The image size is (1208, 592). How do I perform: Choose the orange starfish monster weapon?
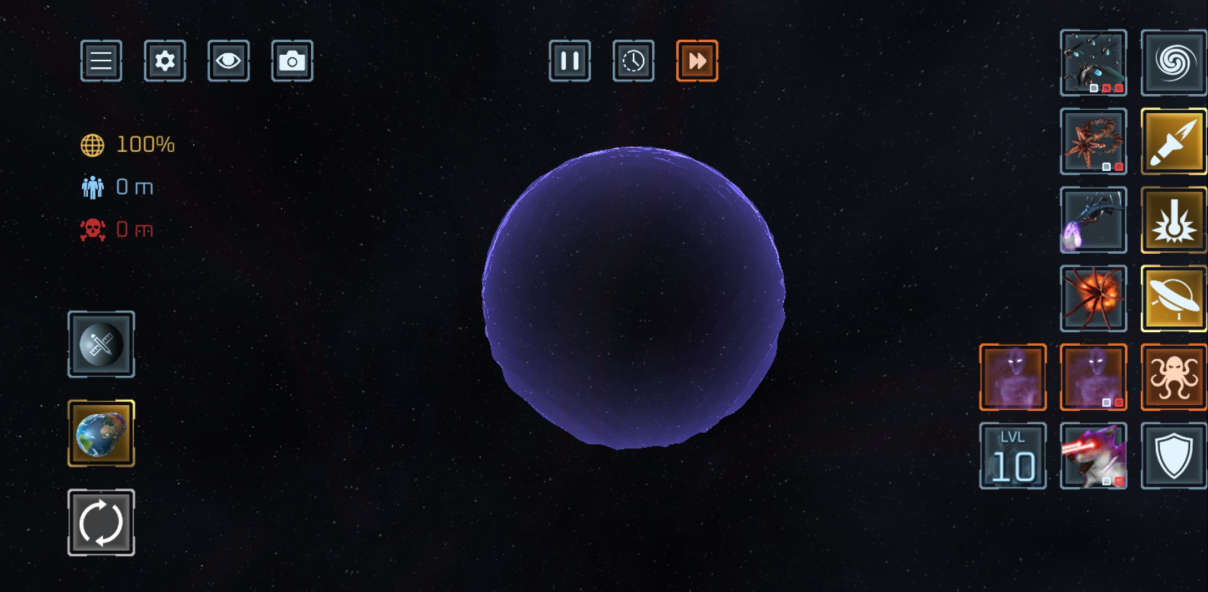point(1093,142)
